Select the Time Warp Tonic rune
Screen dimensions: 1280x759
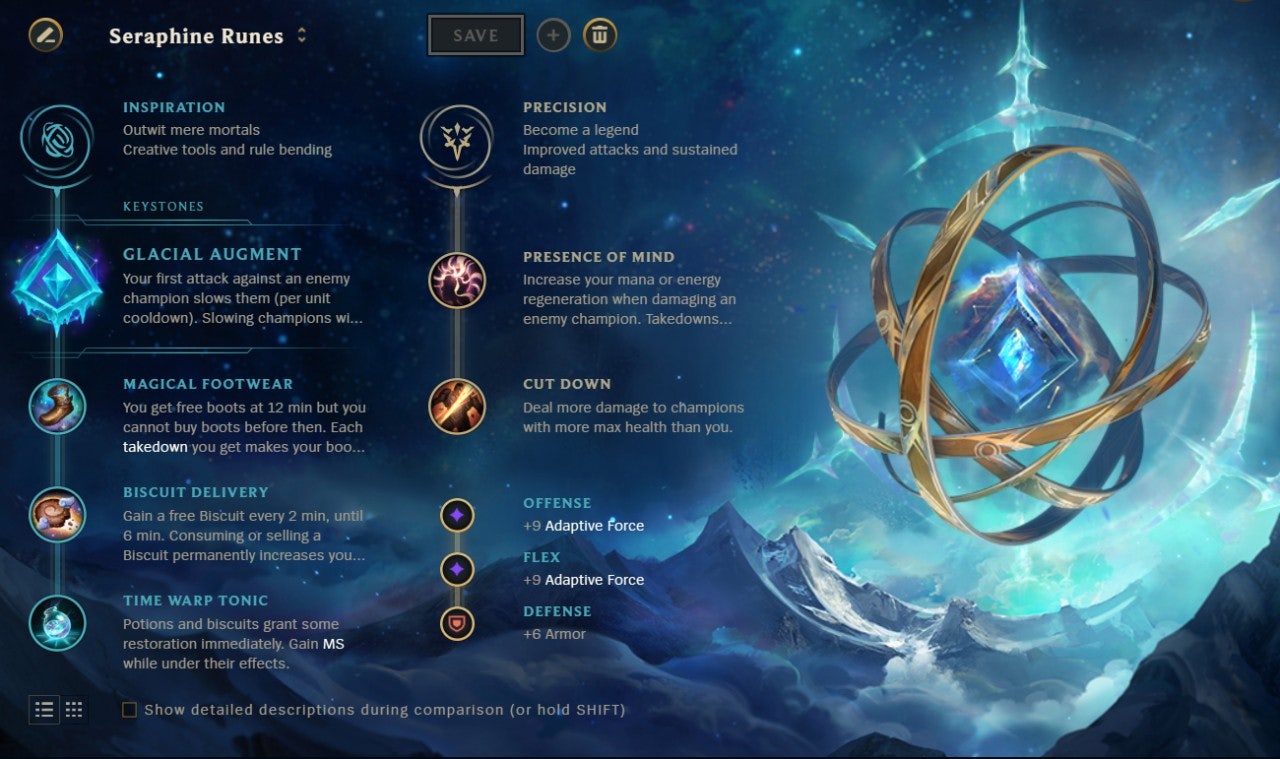57,621
